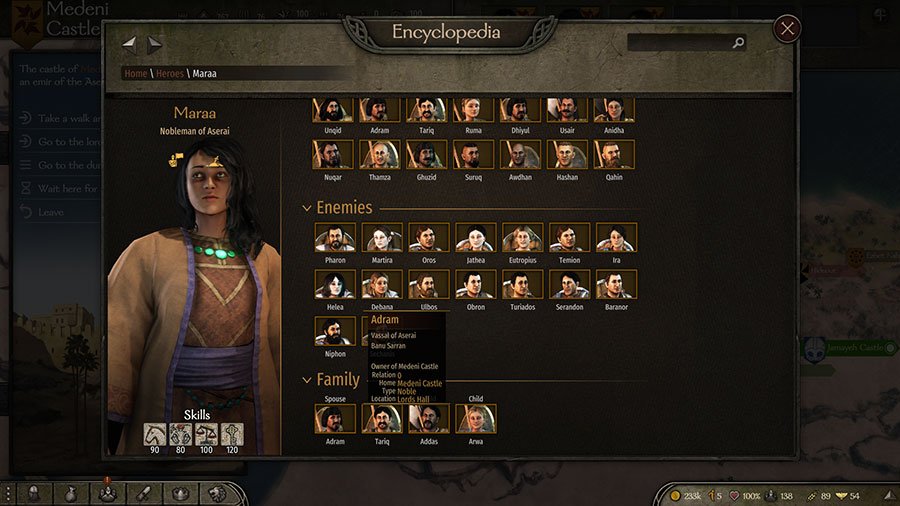
Task: Show Addas's family portrait page
Action: click(x=429, y=419)
